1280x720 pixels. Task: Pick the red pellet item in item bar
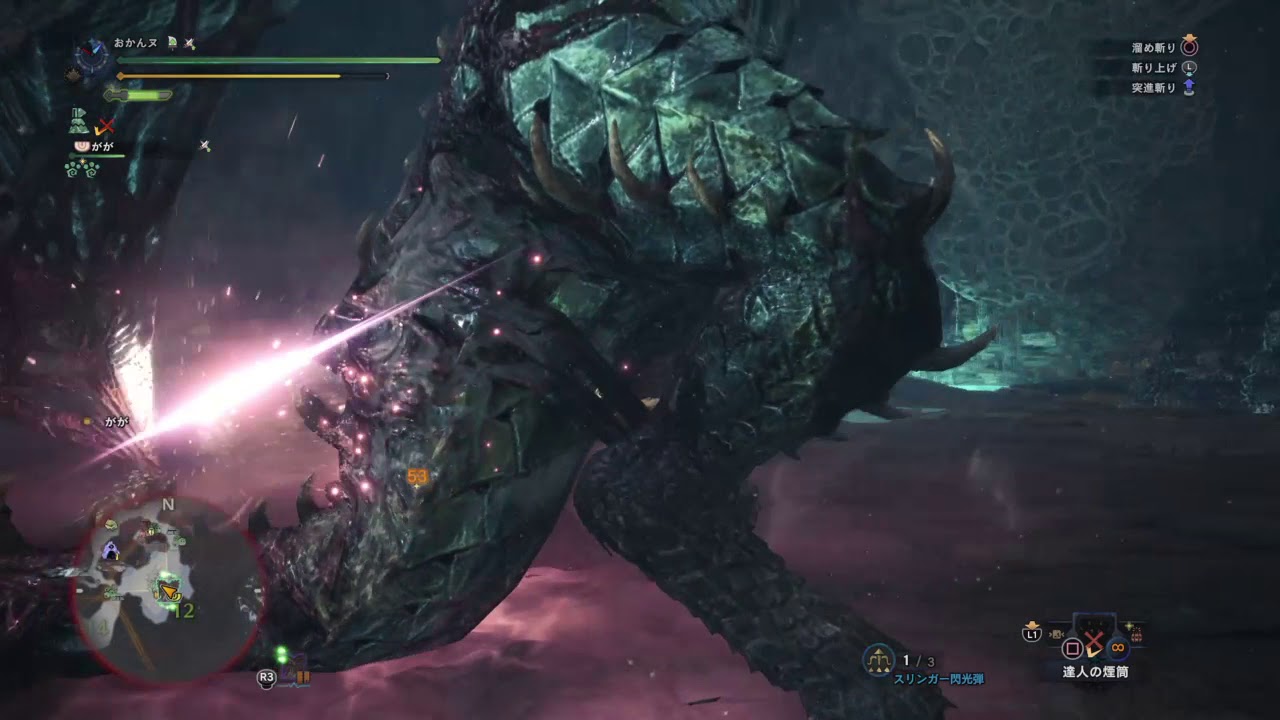1135,634
